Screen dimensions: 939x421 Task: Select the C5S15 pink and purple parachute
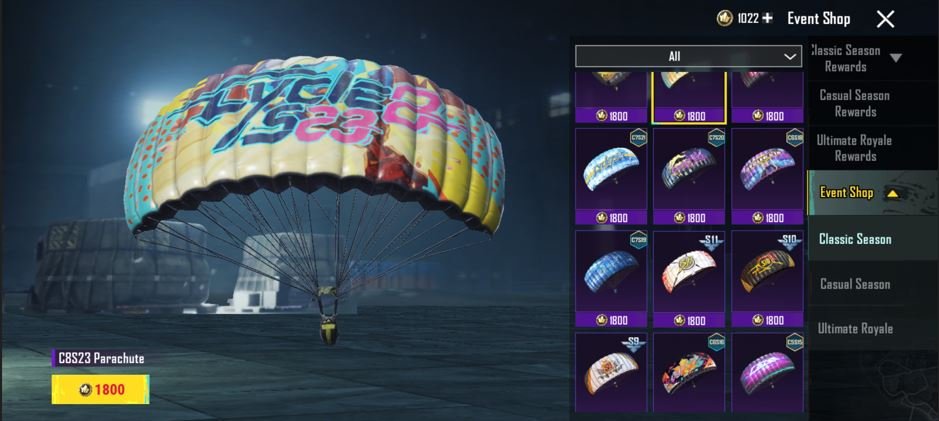(x=767, y=370)
